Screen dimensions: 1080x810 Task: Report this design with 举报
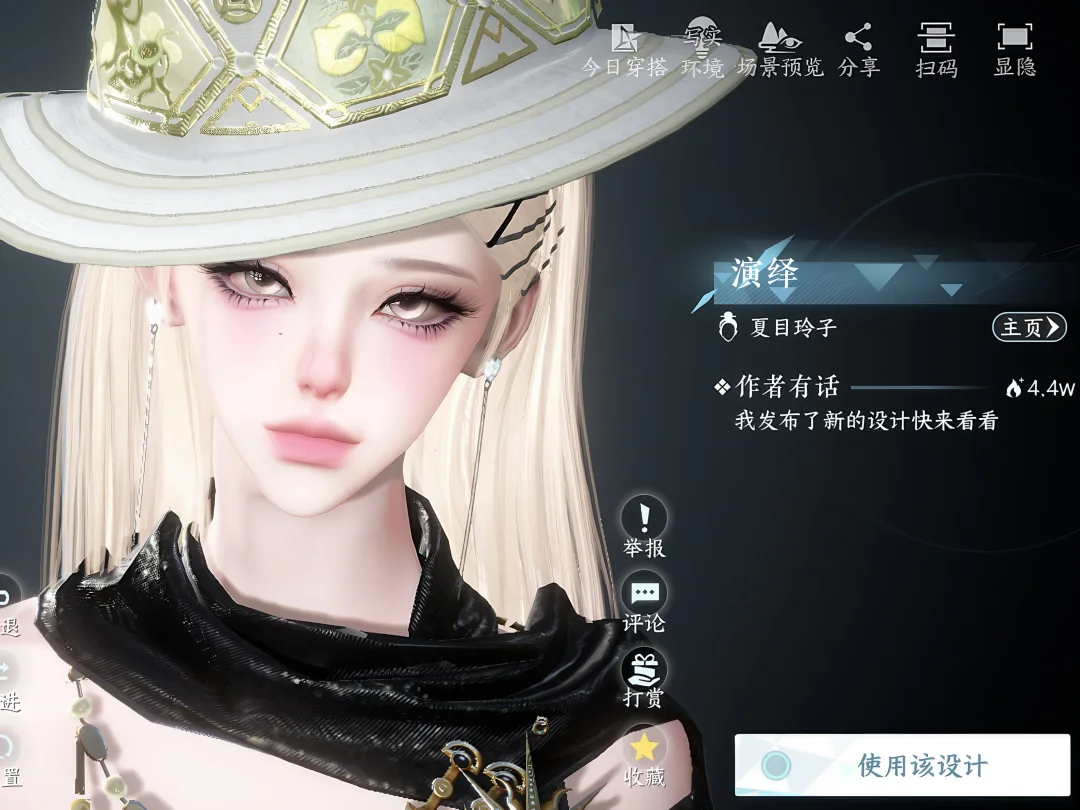coord(644,528)
